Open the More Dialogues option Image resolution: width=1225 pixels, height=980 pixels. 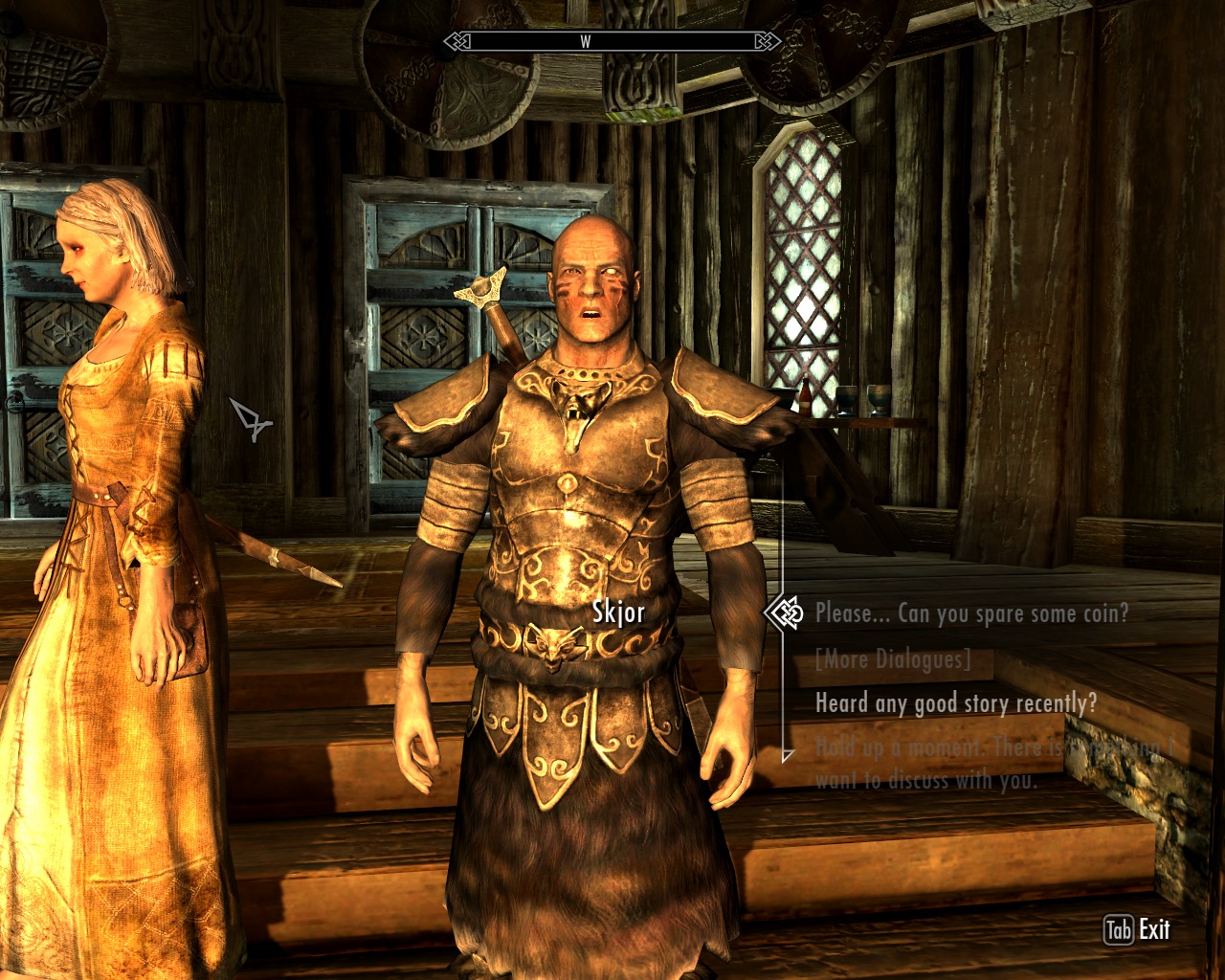point(892,659)
